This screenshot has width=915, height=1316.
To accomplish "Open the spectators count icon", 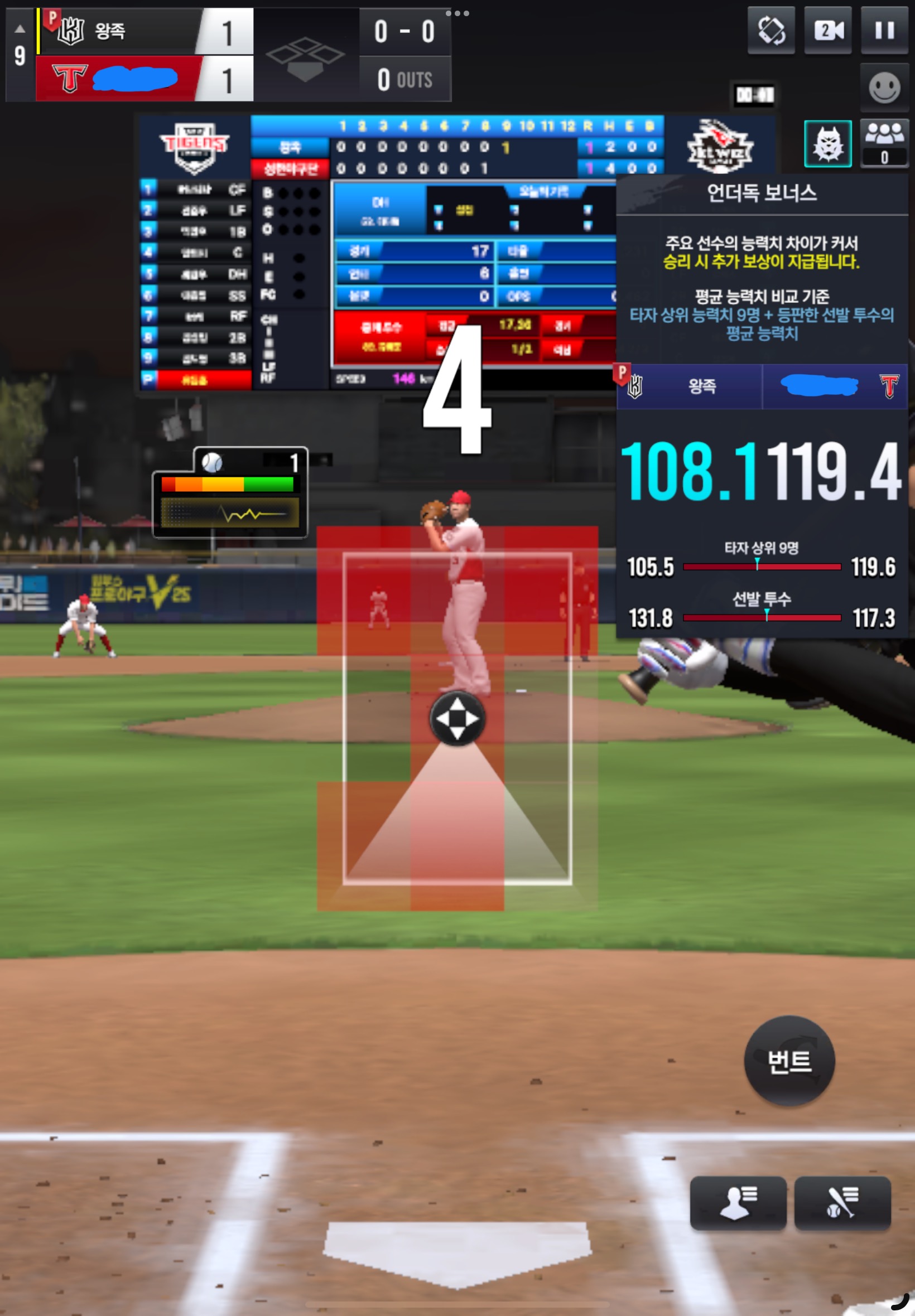I will [884, 143].
